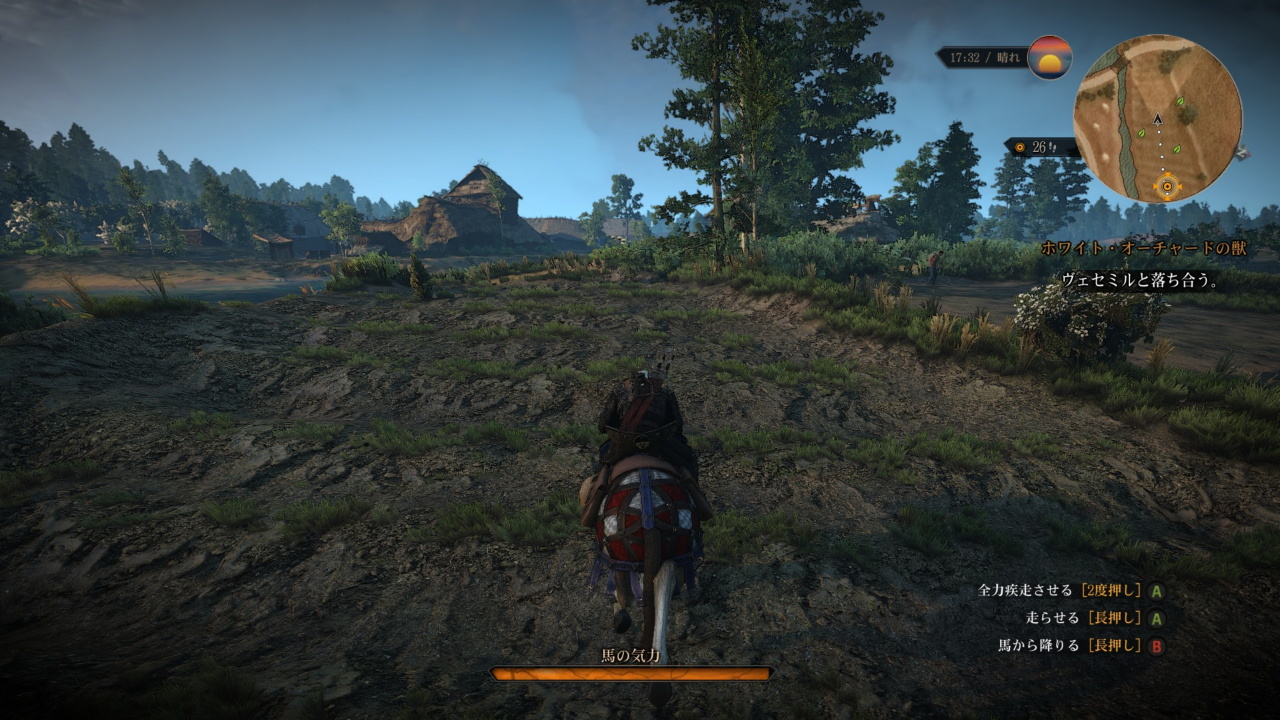
Task: Click the gold crown currency icon
Action: pos(1020,146)
